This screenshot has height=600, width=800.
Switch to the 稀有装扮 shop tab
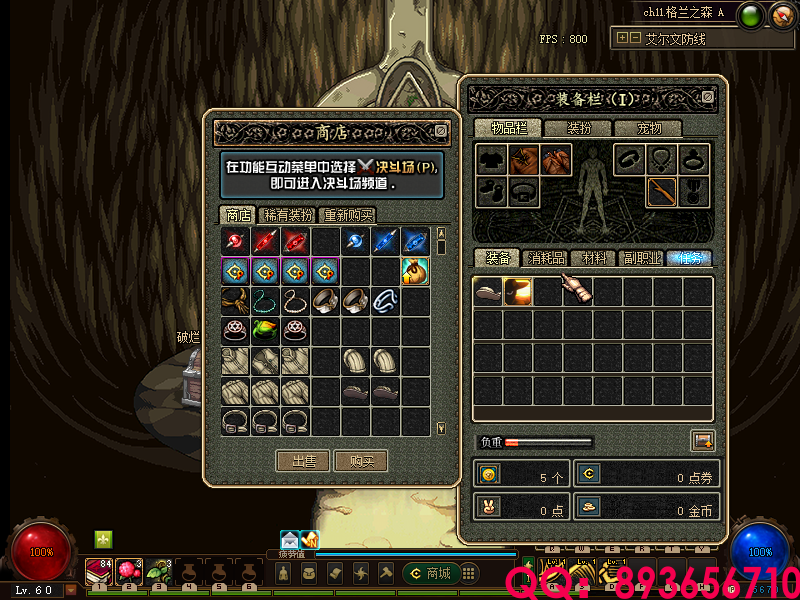(x=287, y=215)
